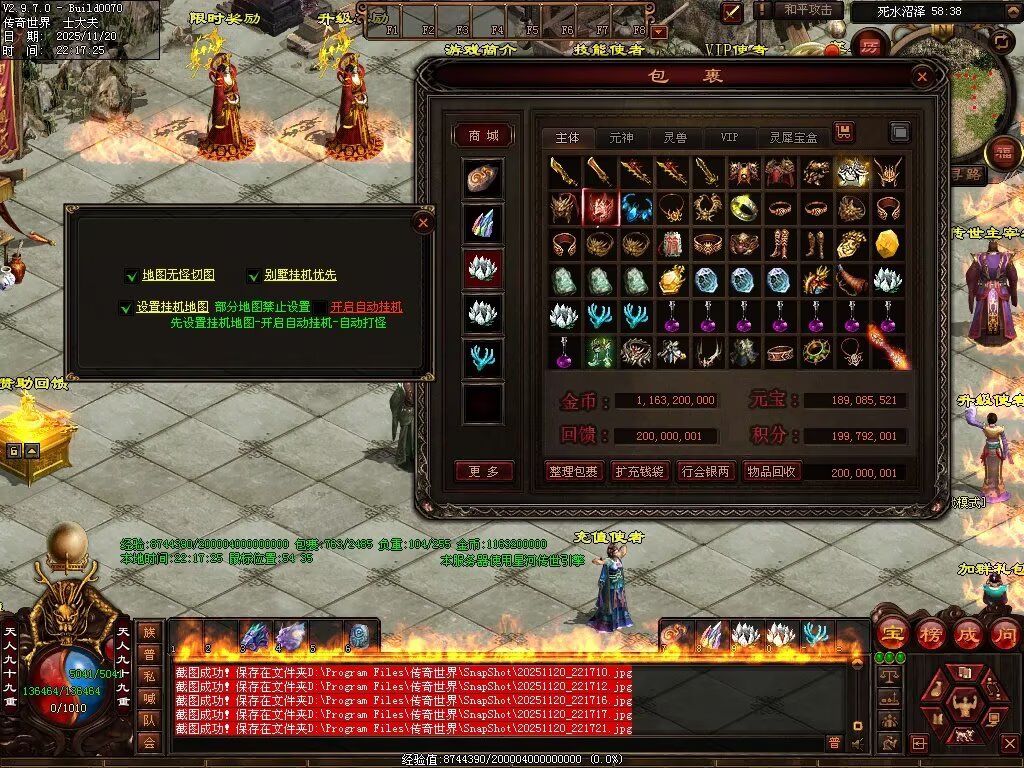Select the VIP tab in the bag
Screen dimensions: 1024x768
pos(729,137)
